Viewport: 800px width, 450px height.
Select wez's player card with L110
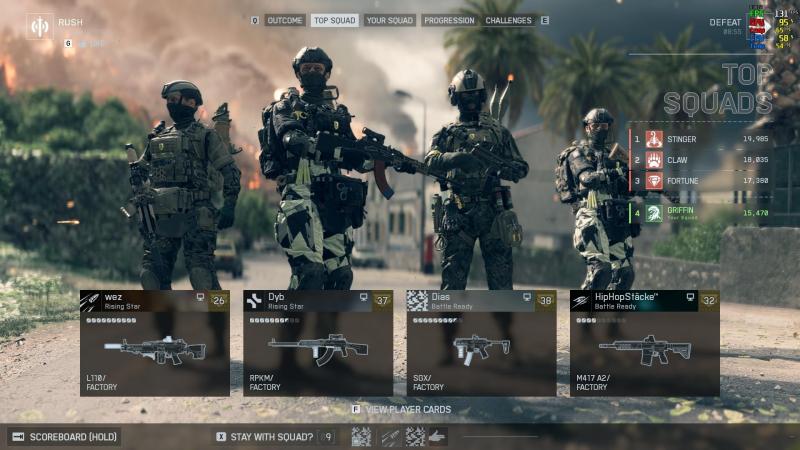[x=155, y=343]
